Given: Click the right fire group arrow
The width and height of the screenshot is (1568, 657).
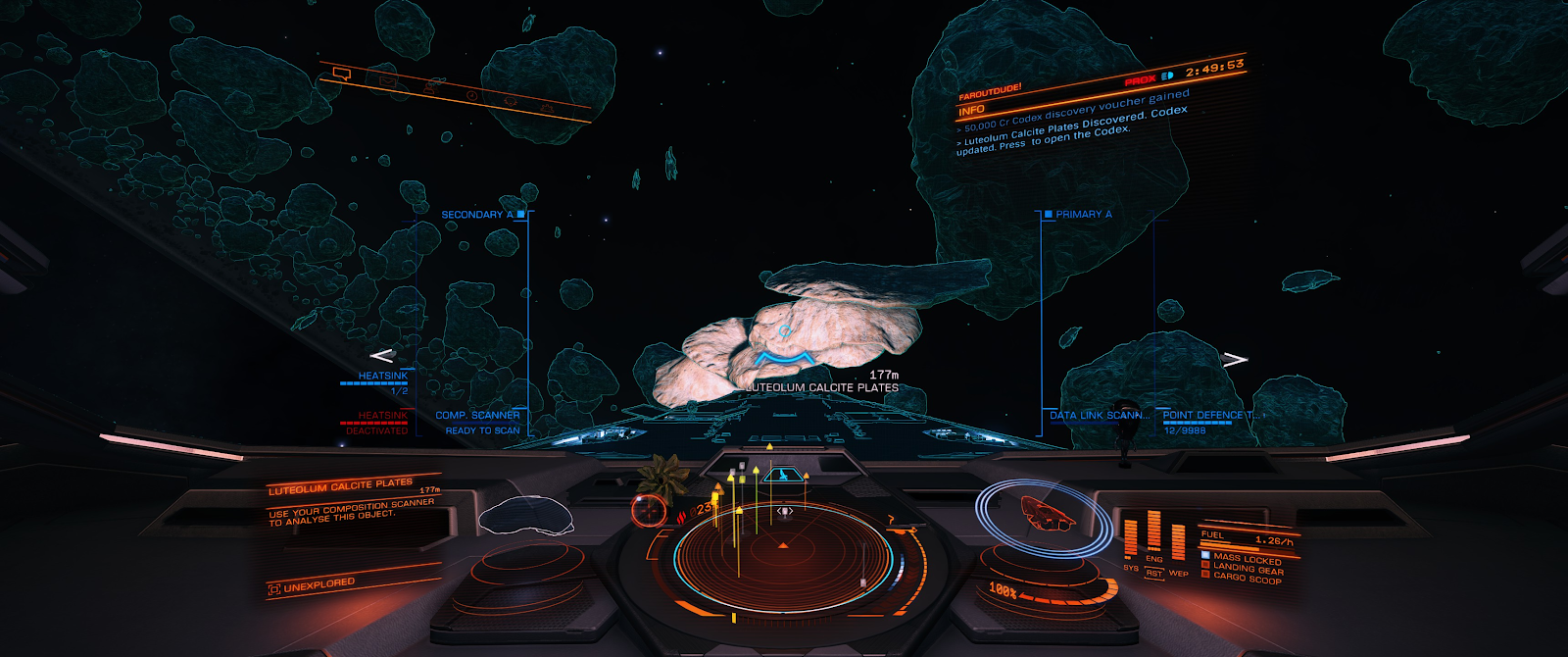Looking at the screenshot, I should tap(1235, 359).
